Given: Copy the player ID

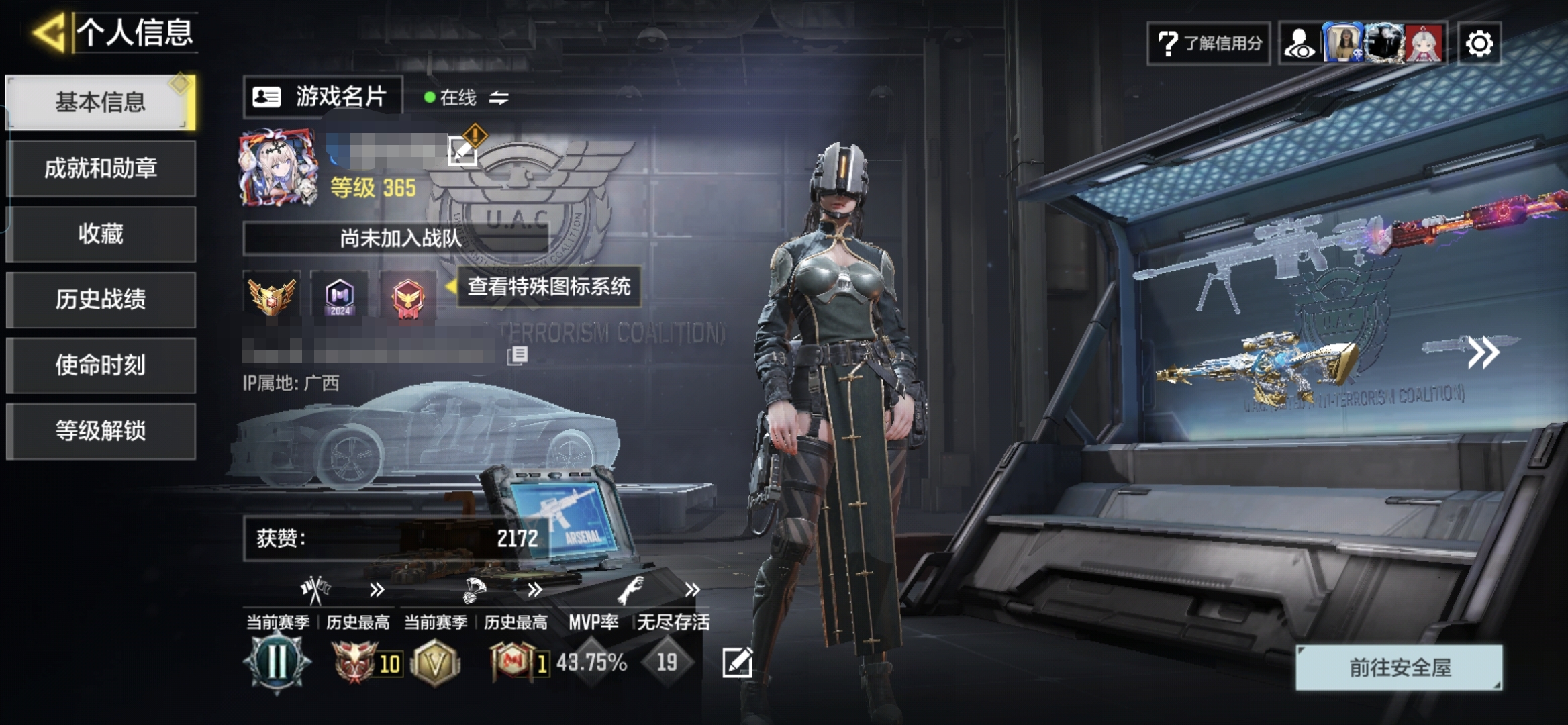Looking at the screenshot, I should [518, 355].
